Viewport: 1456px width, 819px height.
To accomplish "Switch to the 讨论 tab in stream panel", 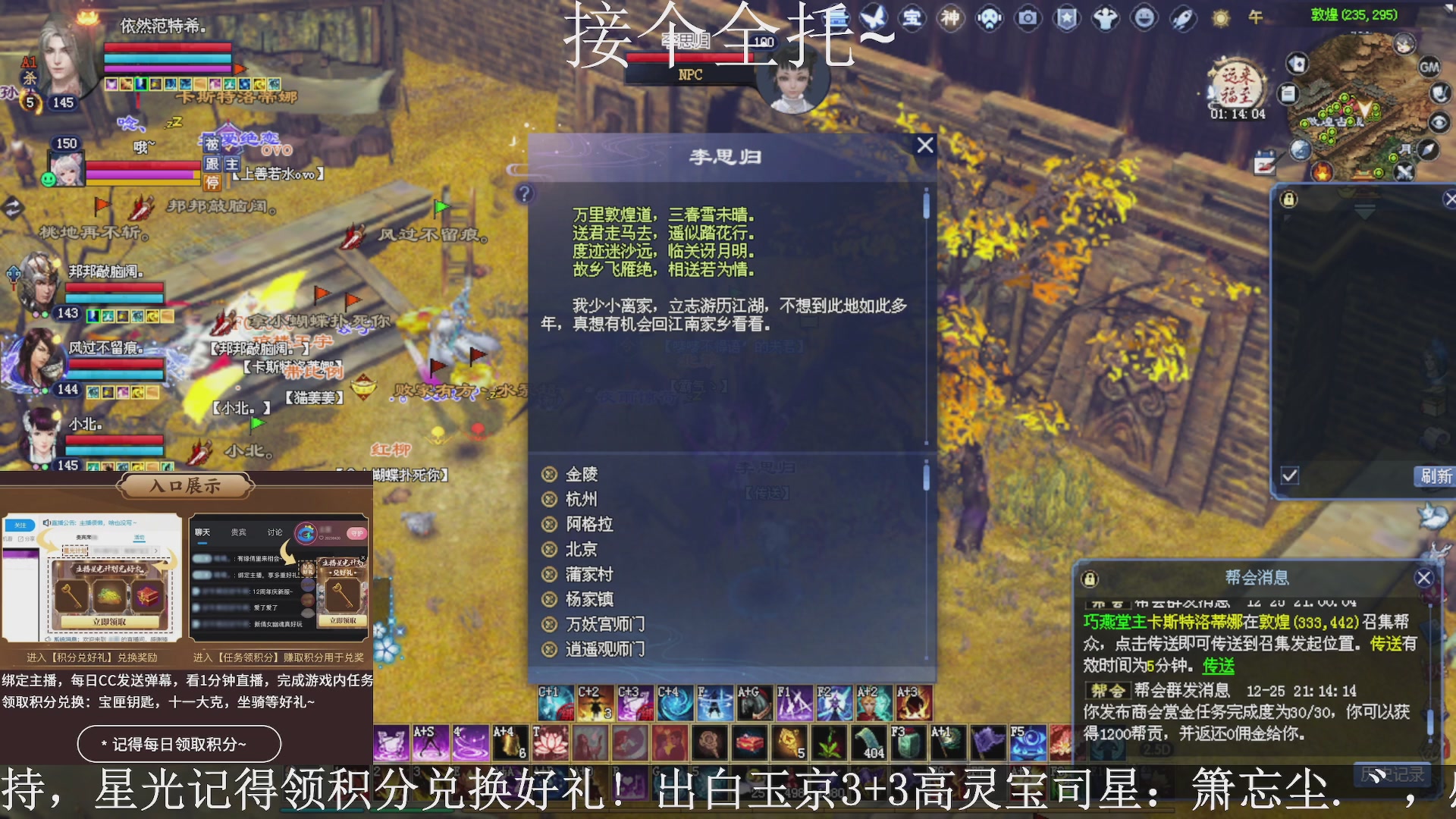I will point(275,532).
